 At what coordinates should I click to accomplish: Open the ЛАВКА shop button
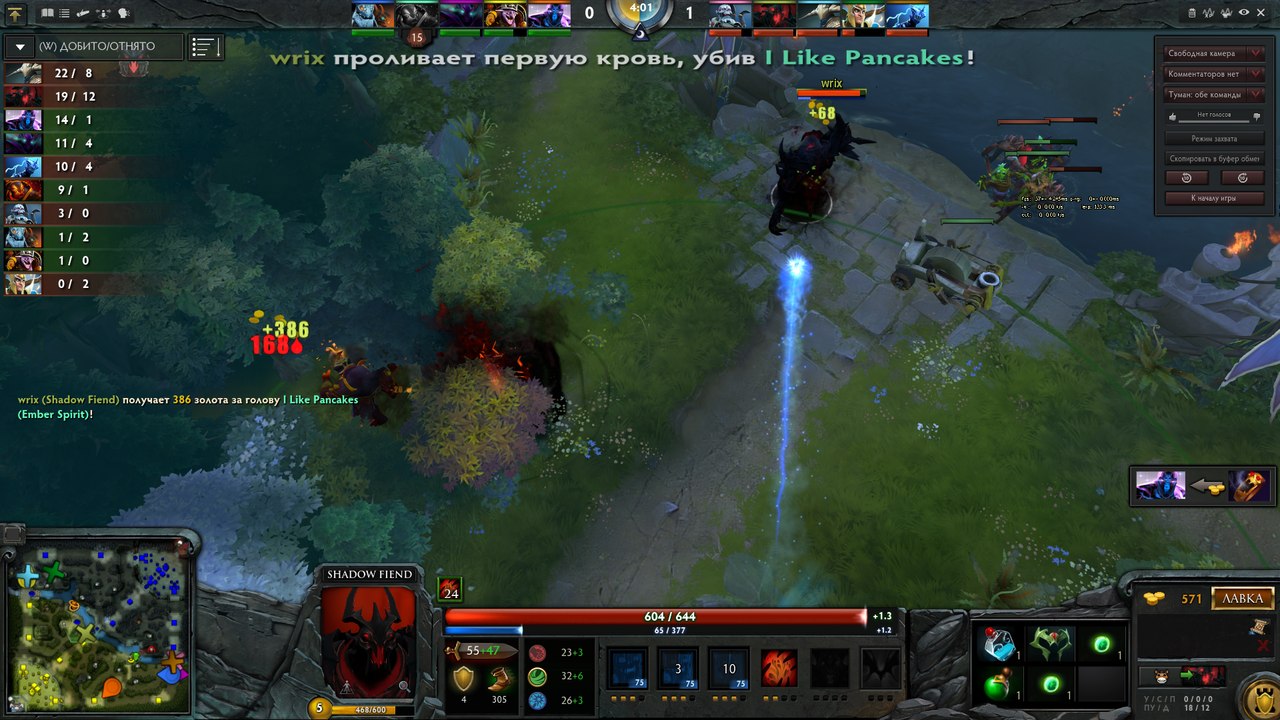[1243, 599]
